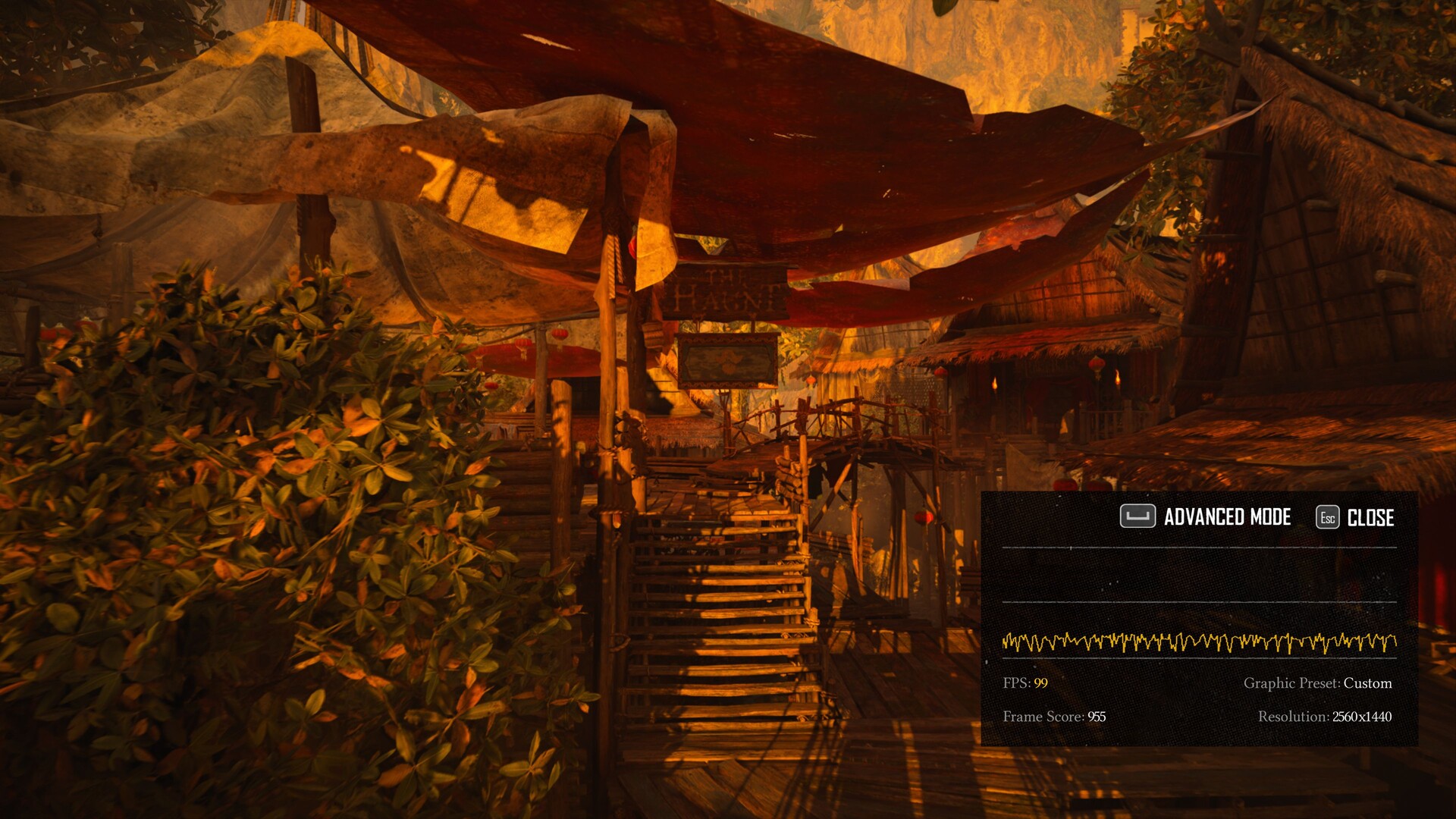This screenshot has width=1456, height=819.
Task: Close the benchmark results panel
Action: point(1356,518)
